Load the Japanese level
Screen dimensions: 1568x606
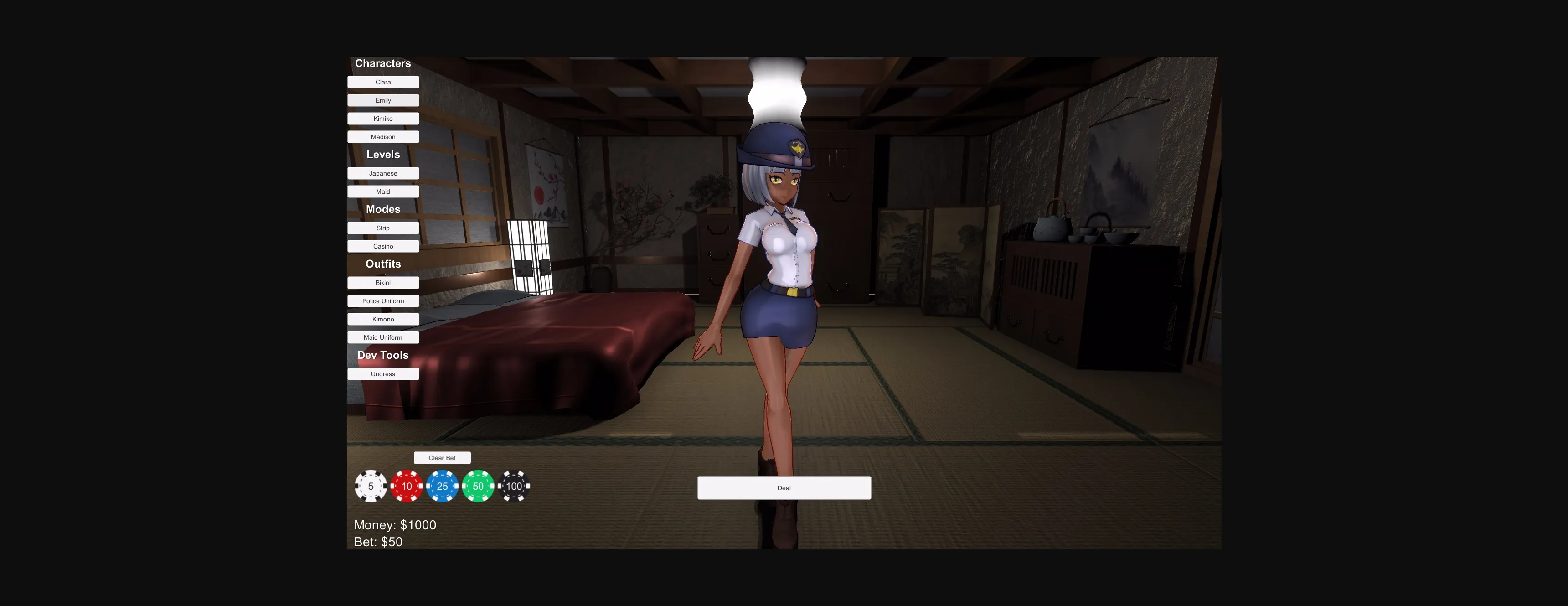pos(383,173)
